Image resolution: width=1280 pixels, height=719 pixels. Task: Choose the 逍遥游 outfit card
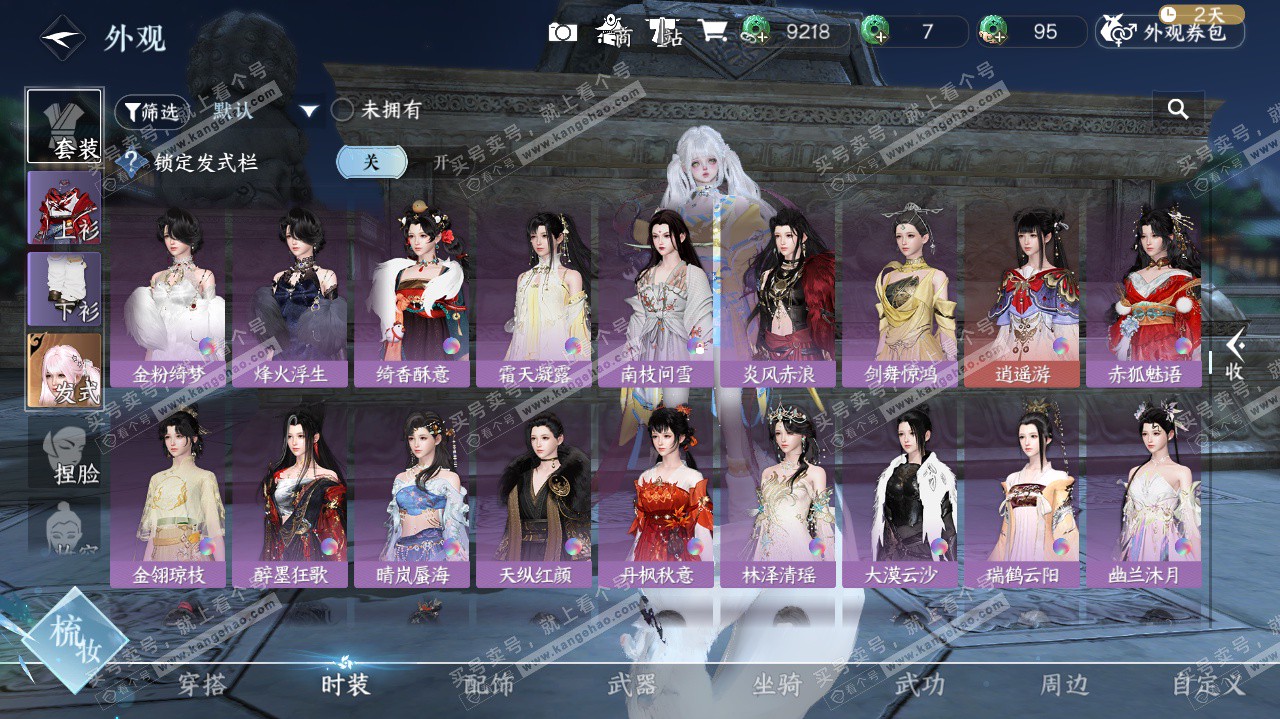point(1022,295)
